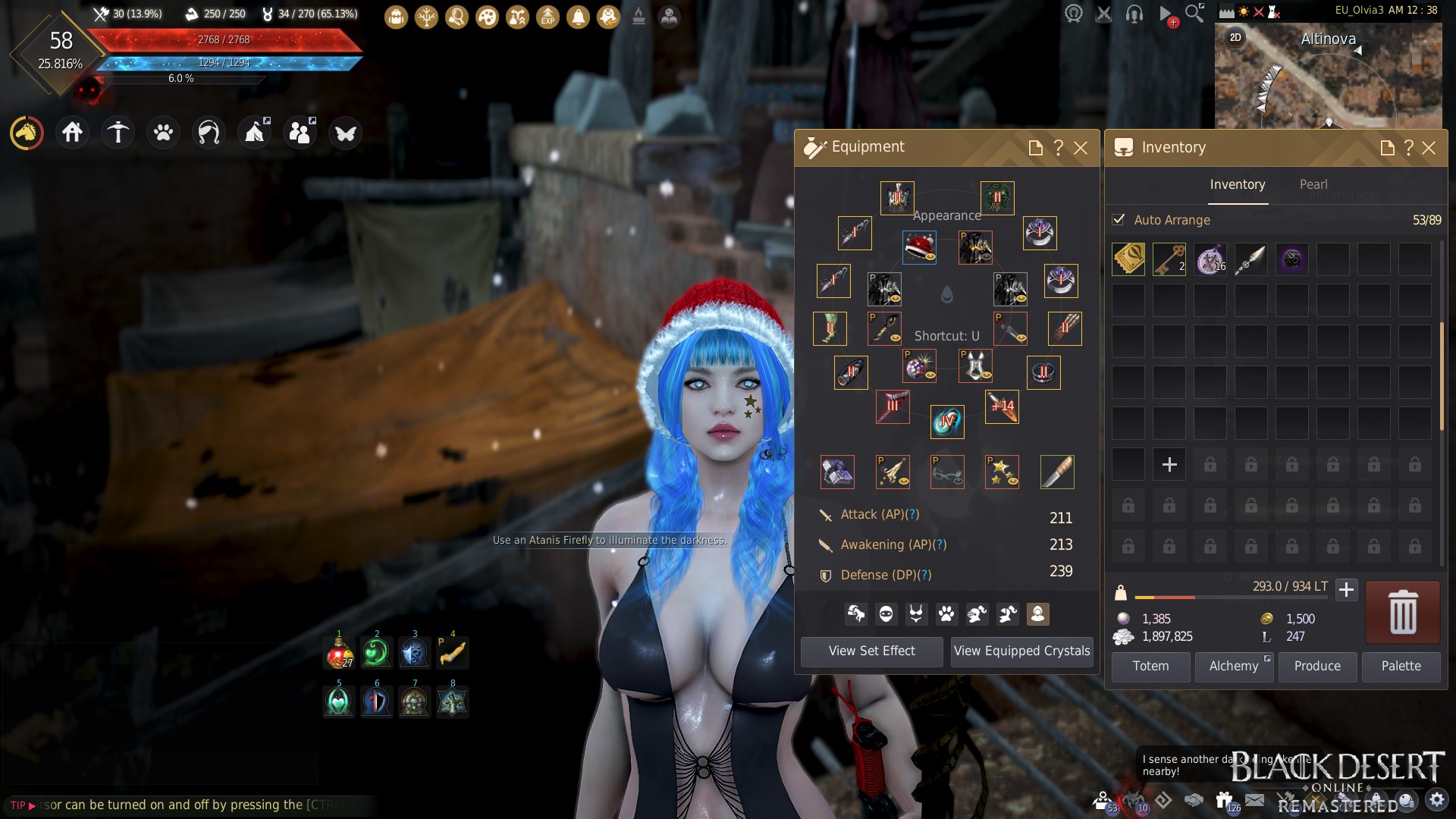Expand weight limit with plus button

(x=1346, y=589)
